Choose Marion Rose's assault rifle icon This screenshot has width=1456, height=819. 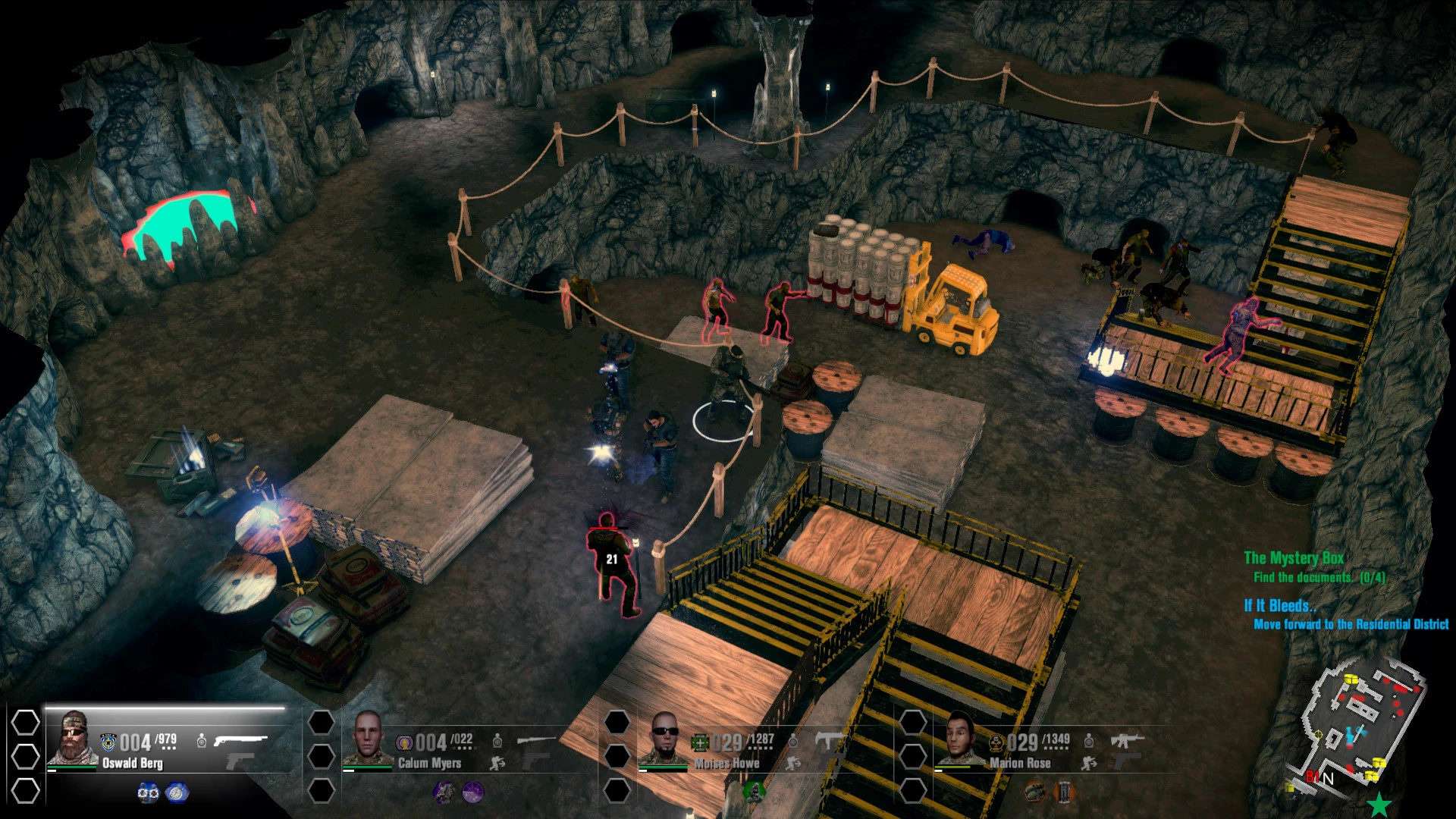point(1127,739)
